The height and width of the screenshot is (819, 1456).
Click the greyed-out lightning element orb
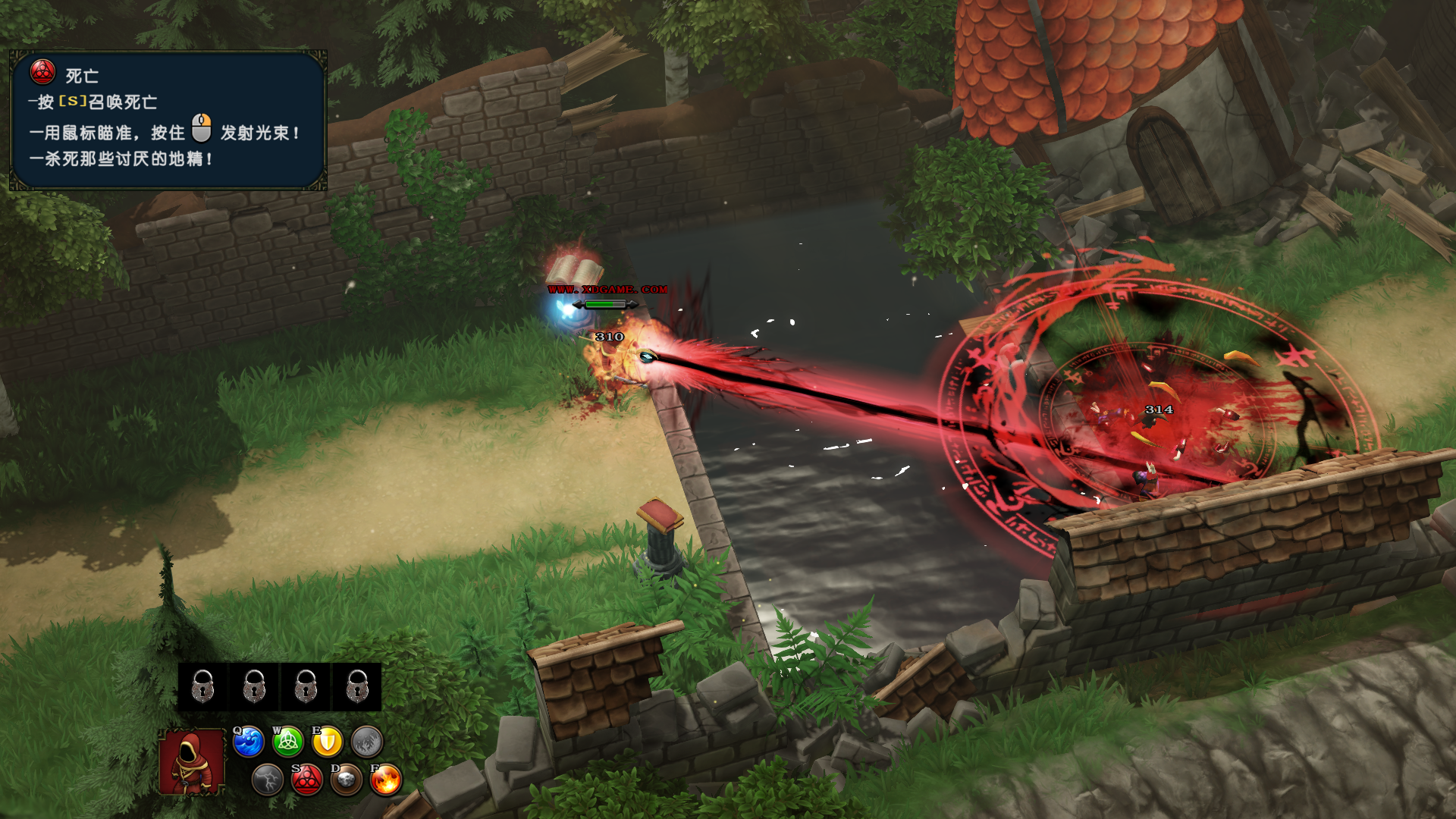coord(268,780)
